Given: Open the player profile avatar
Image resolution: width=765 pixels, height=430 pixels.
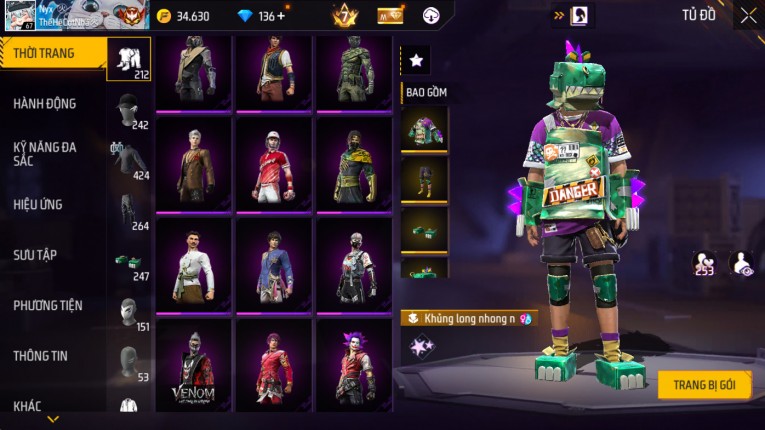Looking at the screenshot, I should 19,16.
